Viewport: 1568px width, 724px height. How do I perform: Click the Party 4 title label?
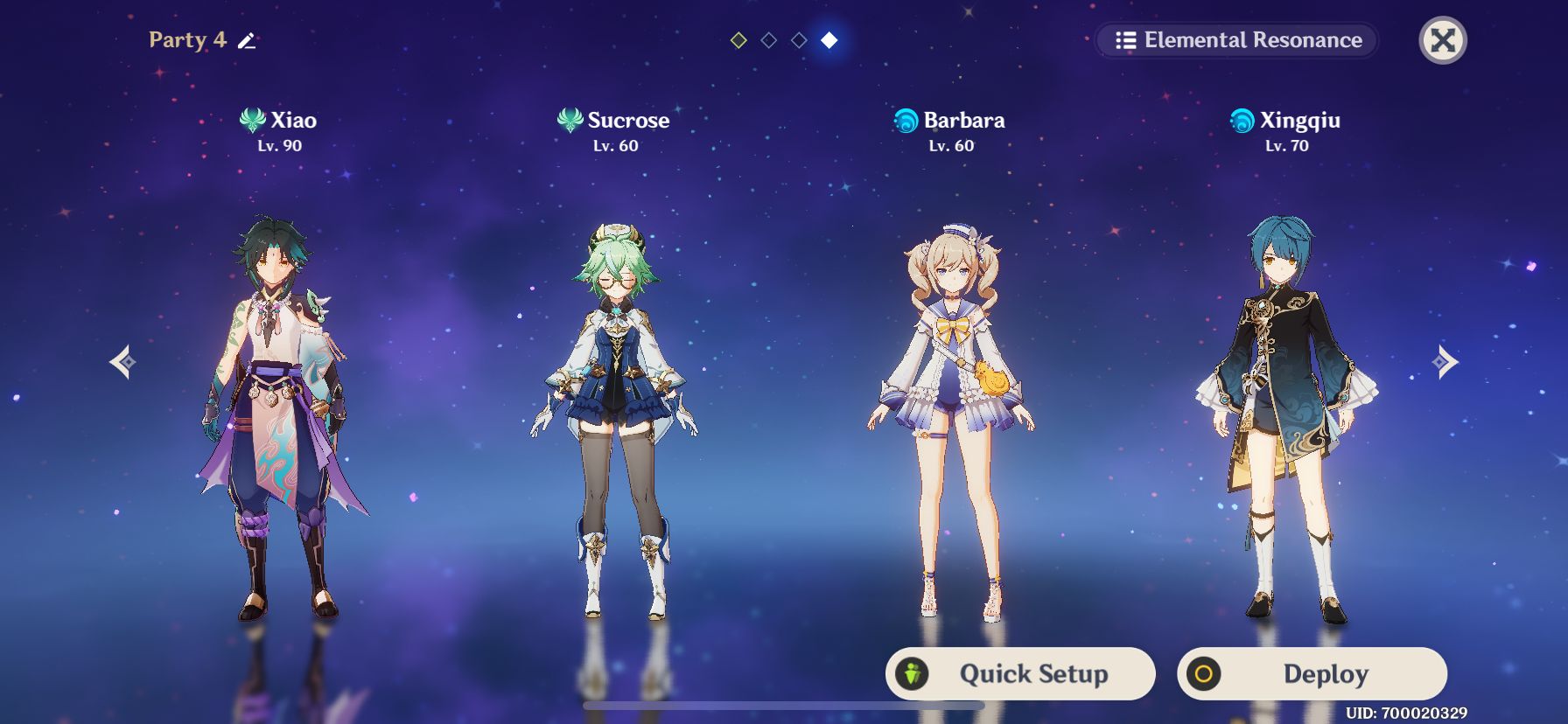pyautogui.click(x=186, y=40)
